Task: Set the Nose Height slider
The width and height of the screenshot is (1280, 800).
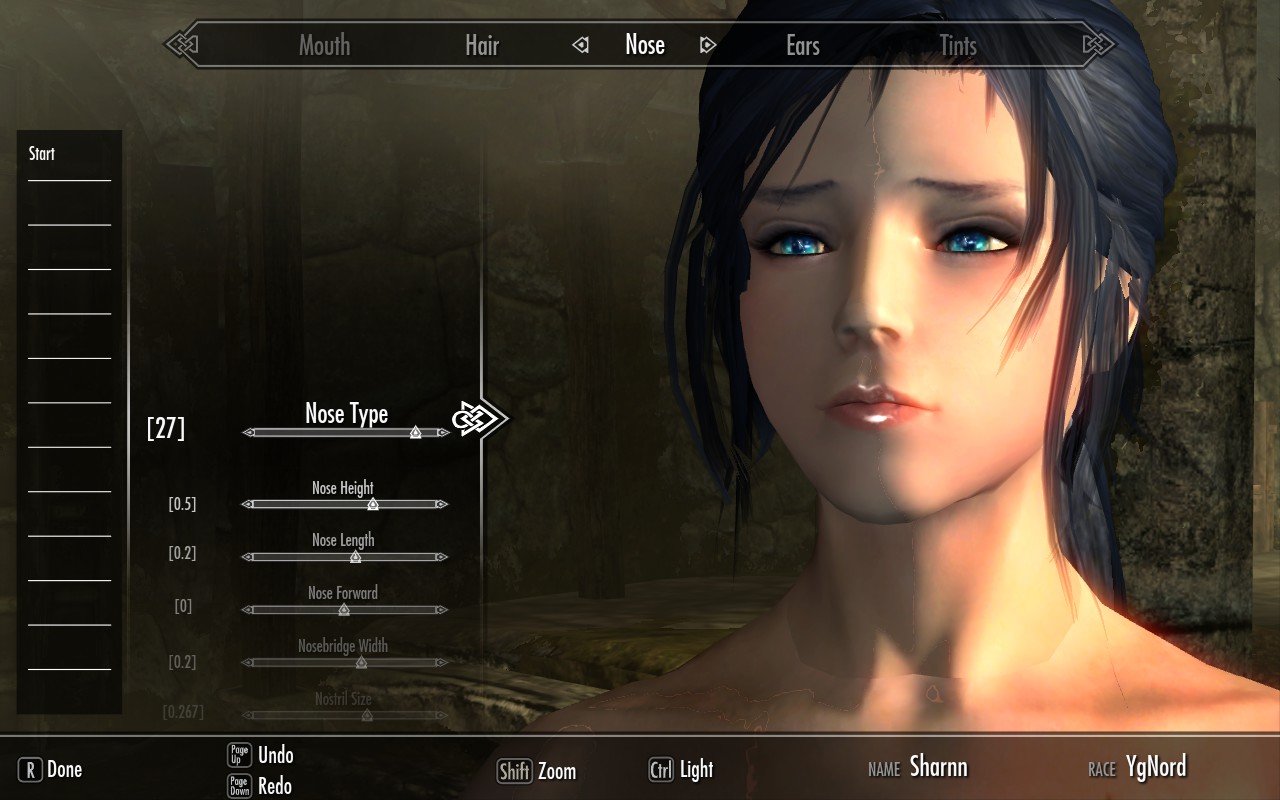Action: (373, 504)
